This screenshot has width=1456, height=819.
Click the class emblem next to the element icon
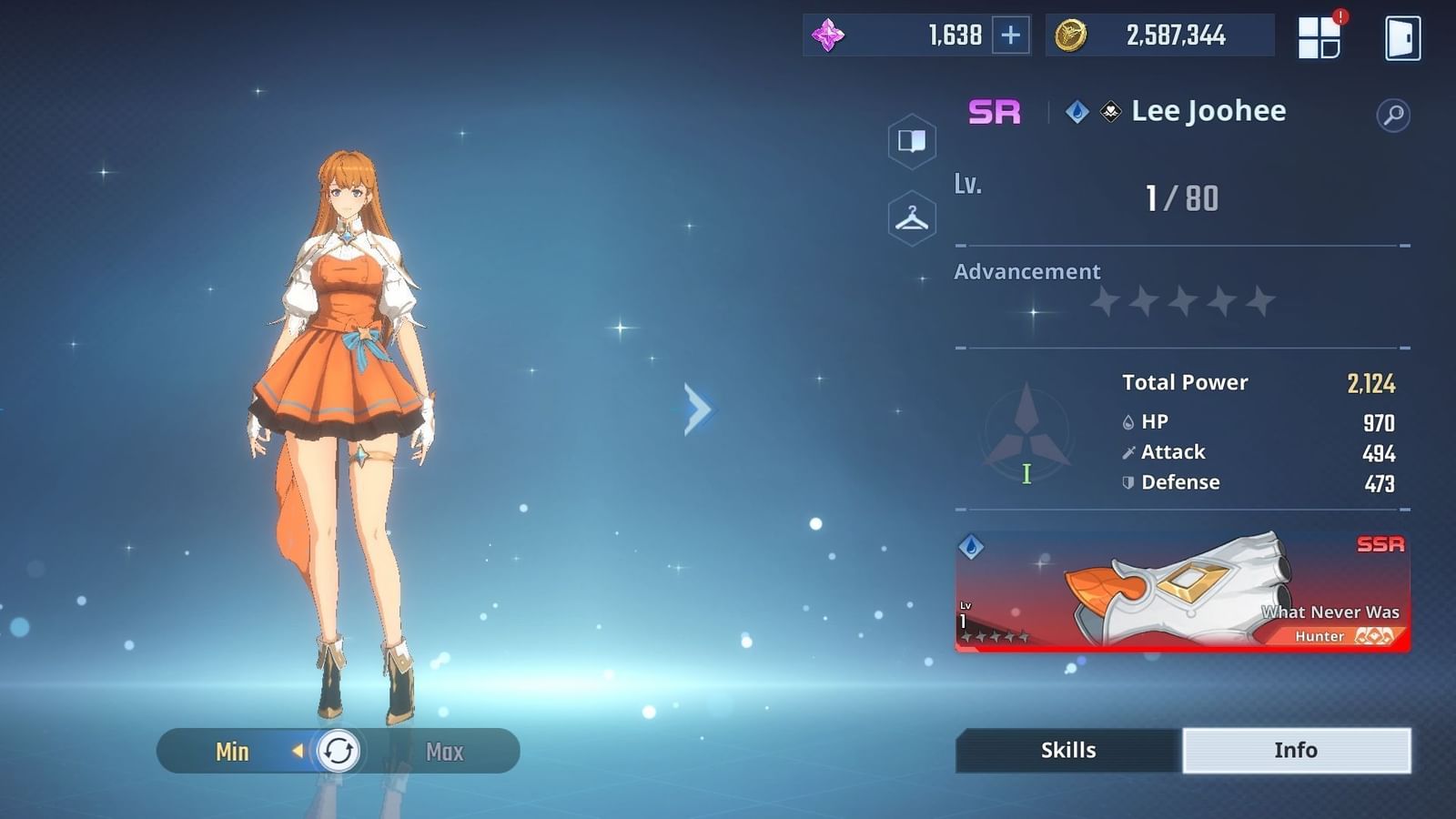point(1110,110)
